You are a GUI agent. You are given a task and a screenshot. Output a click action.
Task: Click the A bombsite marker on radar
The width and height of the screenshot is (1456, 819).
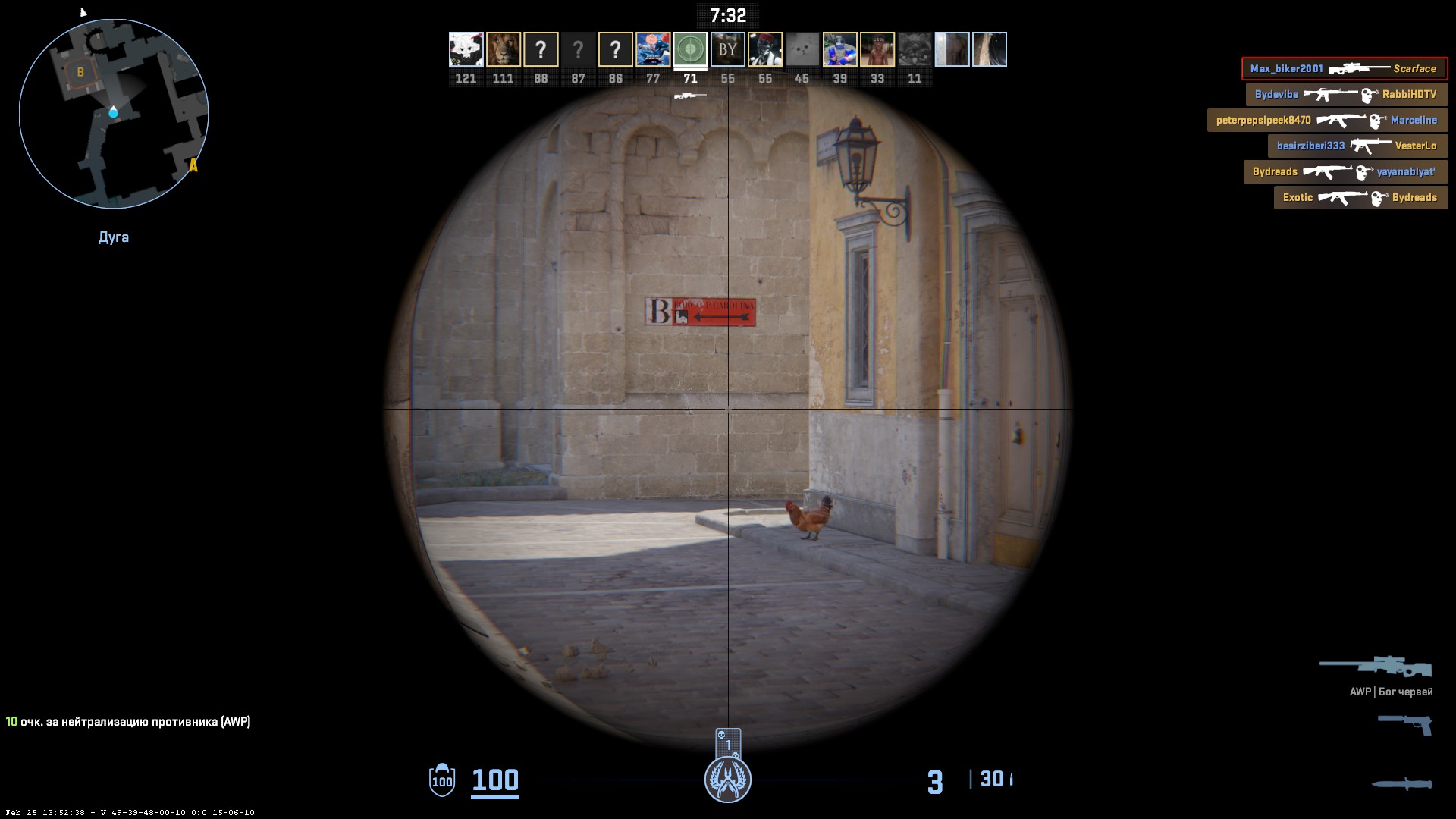(x=193, y=165)
